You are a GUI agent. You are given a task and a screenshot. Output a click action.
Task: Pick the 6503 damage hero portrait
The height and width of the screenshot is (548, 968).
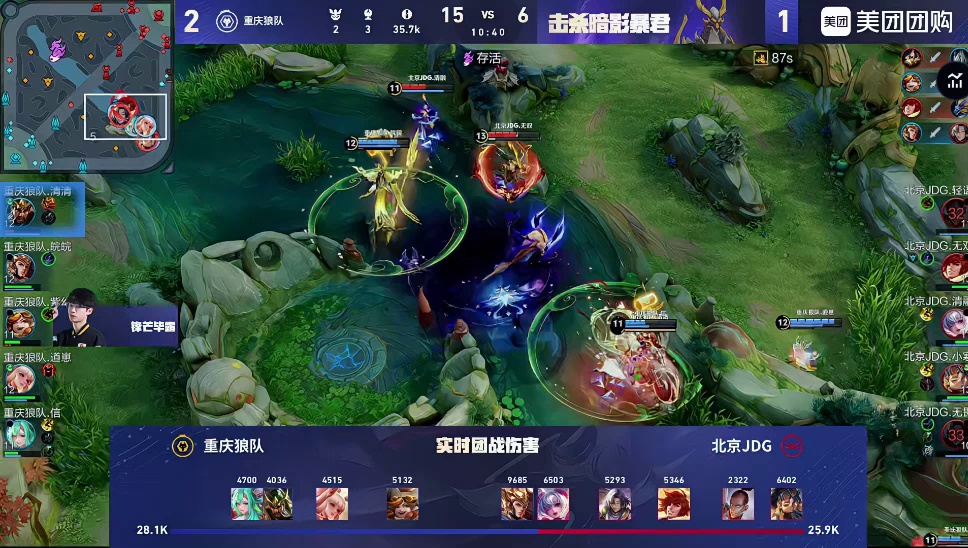pos(553,503)
